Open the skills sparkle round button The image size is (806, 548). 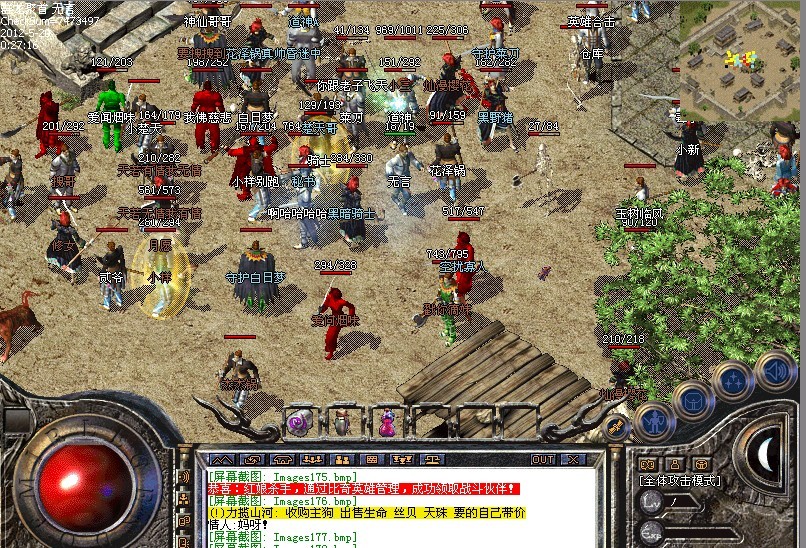733,380
